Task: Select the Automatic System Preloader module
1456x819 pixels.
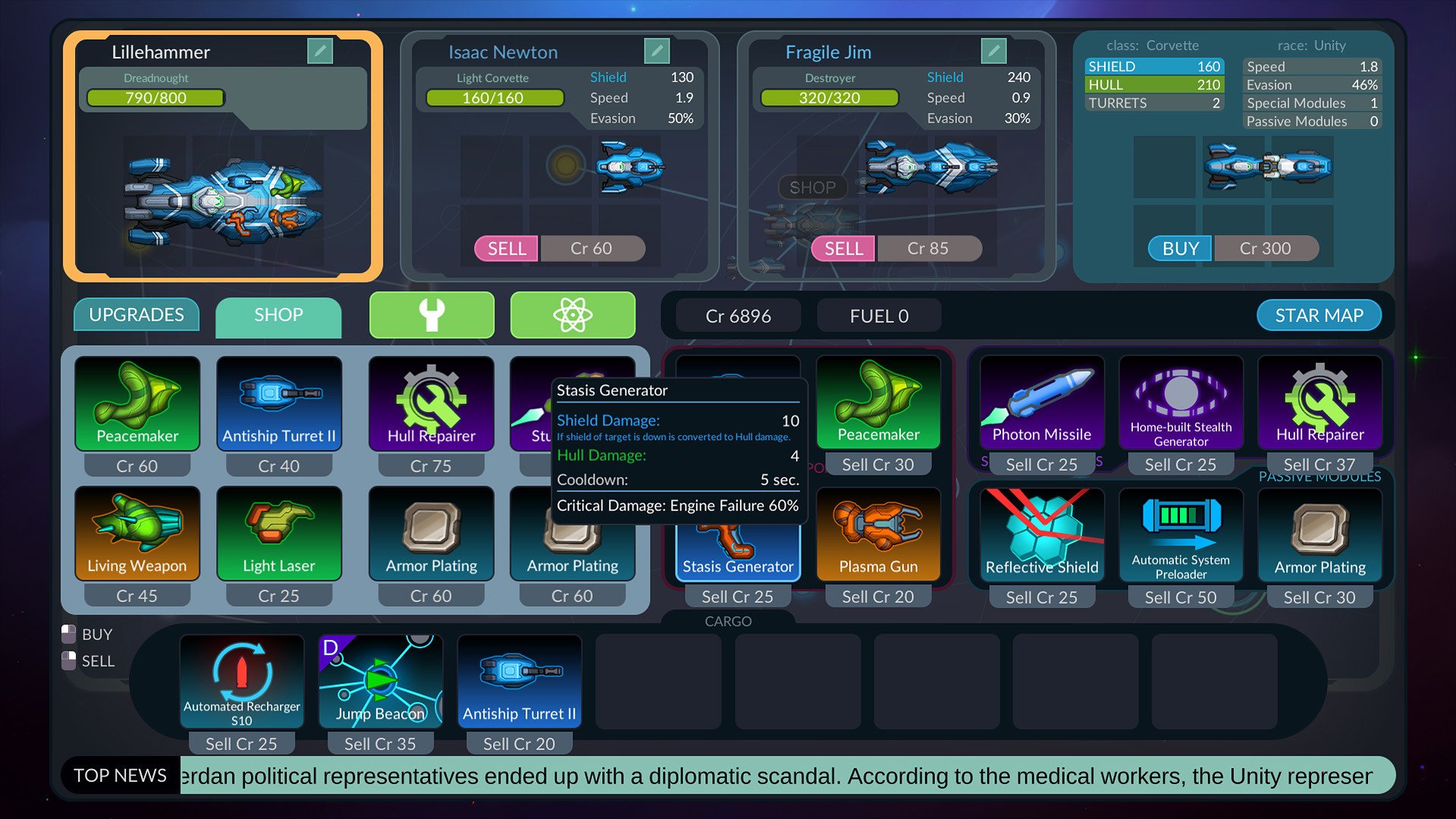Action: click(1181, 534)
